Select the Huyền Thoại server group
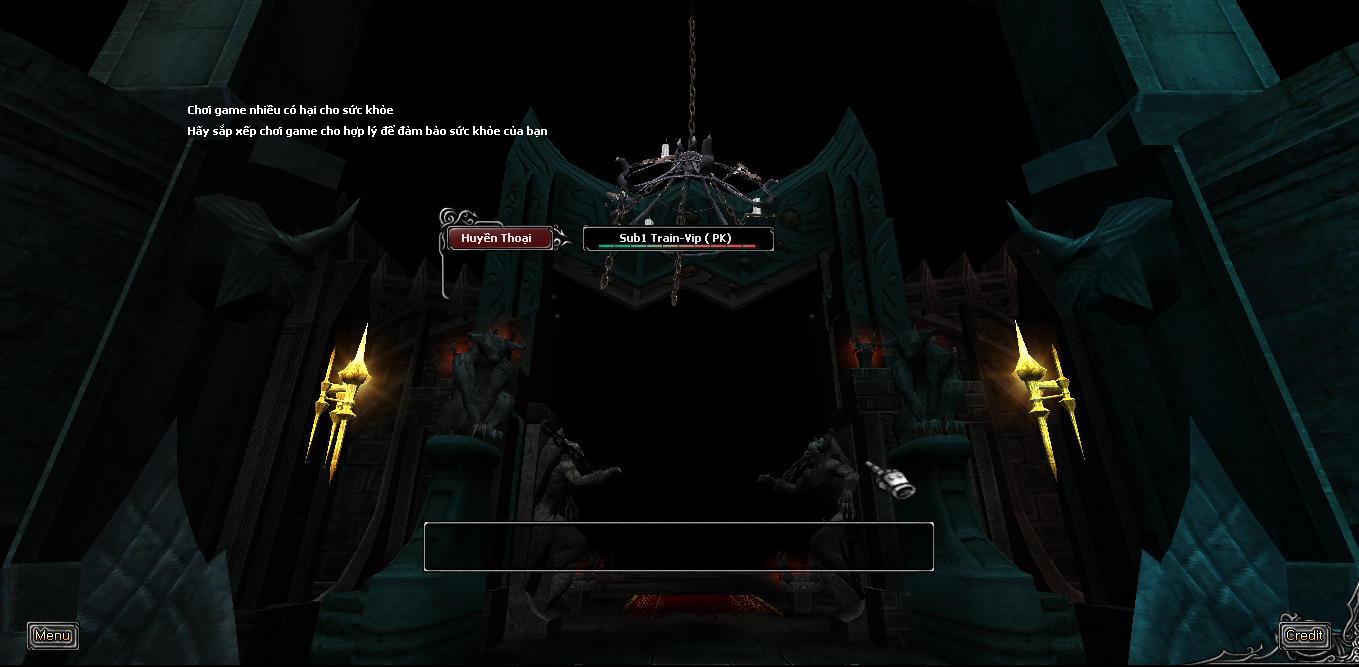The image size is (1359, 667). (x=500, y=238)
